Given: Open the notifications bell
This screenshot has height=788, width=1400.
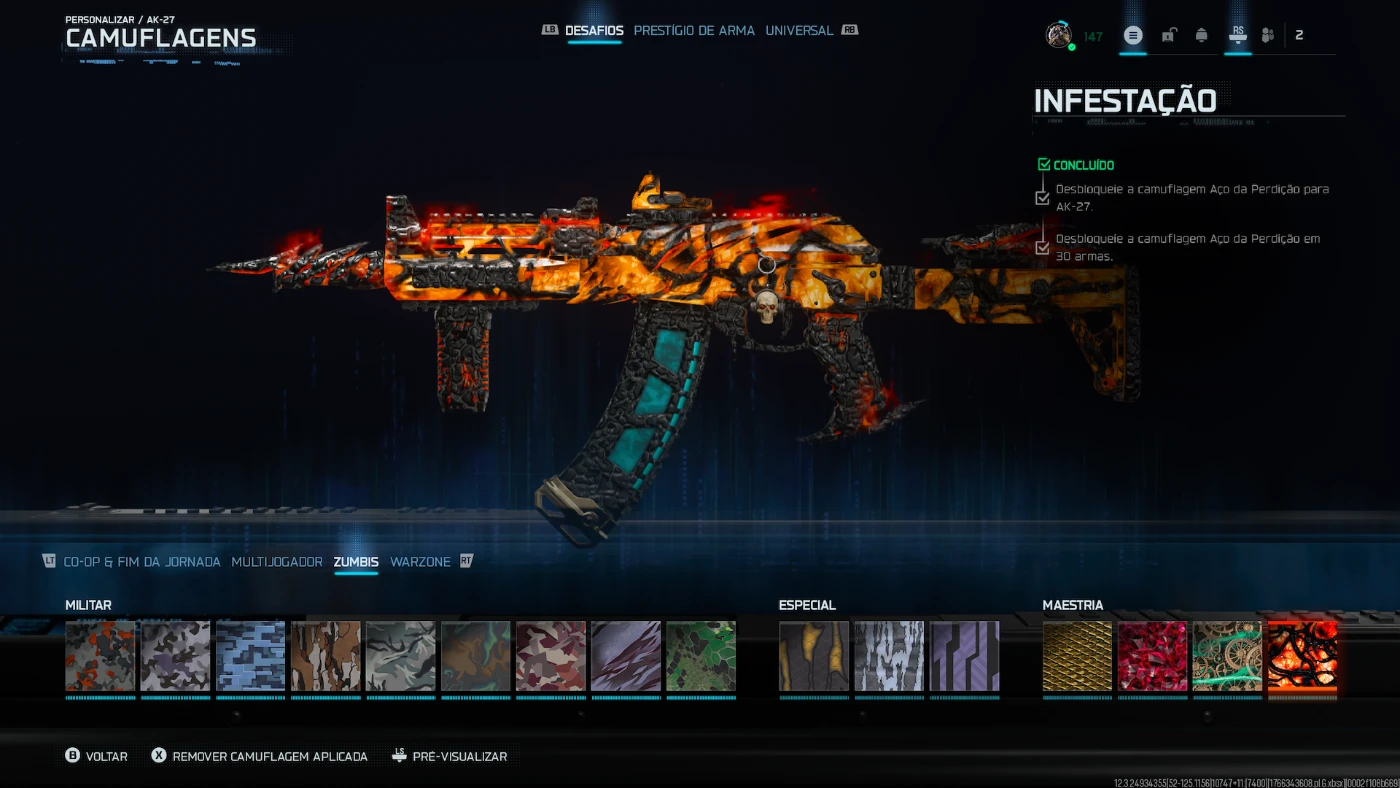Looking at the screenshot, I should (x=1202, y=35).
